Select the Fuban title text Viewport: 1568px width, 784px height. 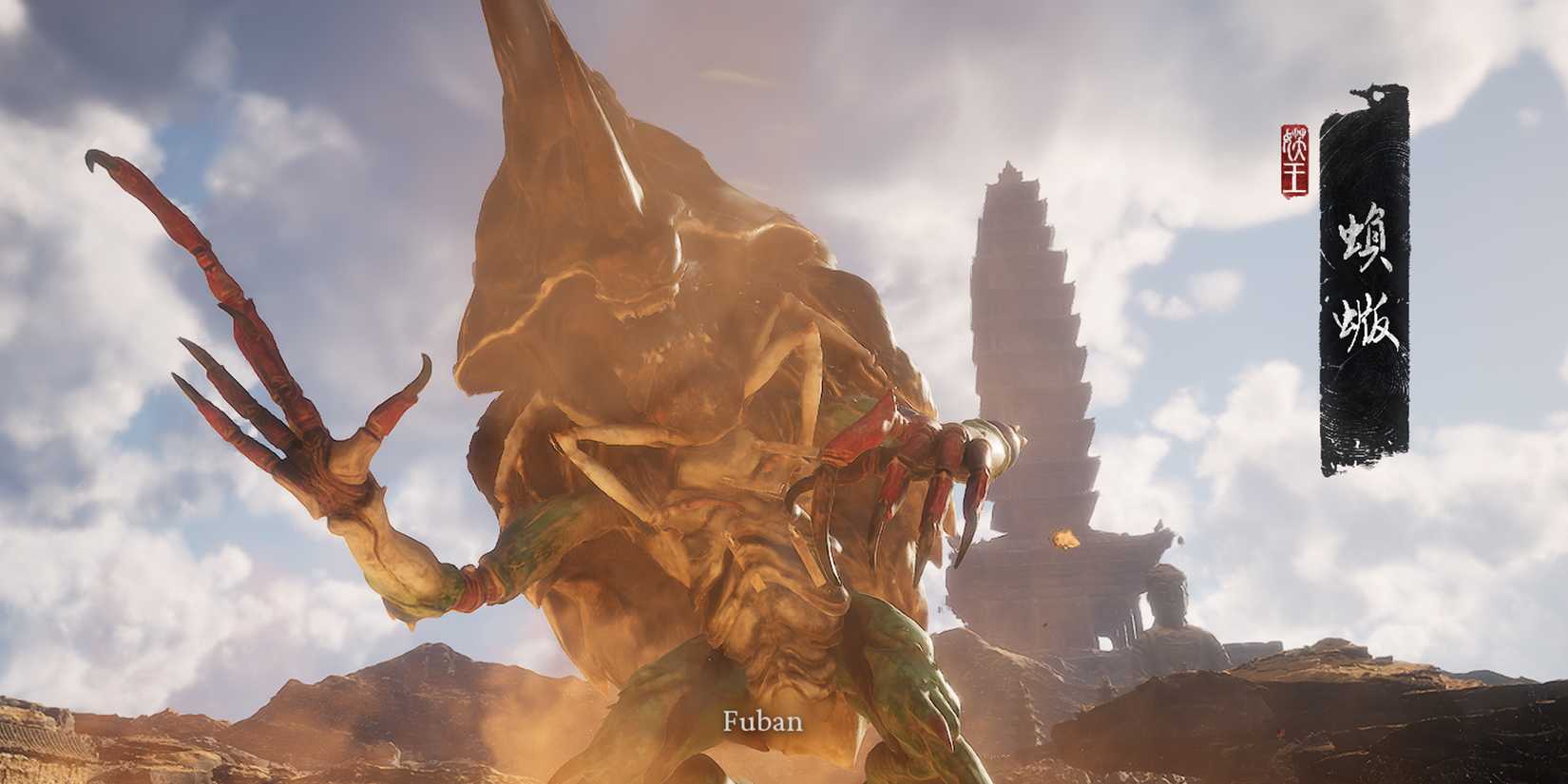pyautogui.click(x=765, y=722)
